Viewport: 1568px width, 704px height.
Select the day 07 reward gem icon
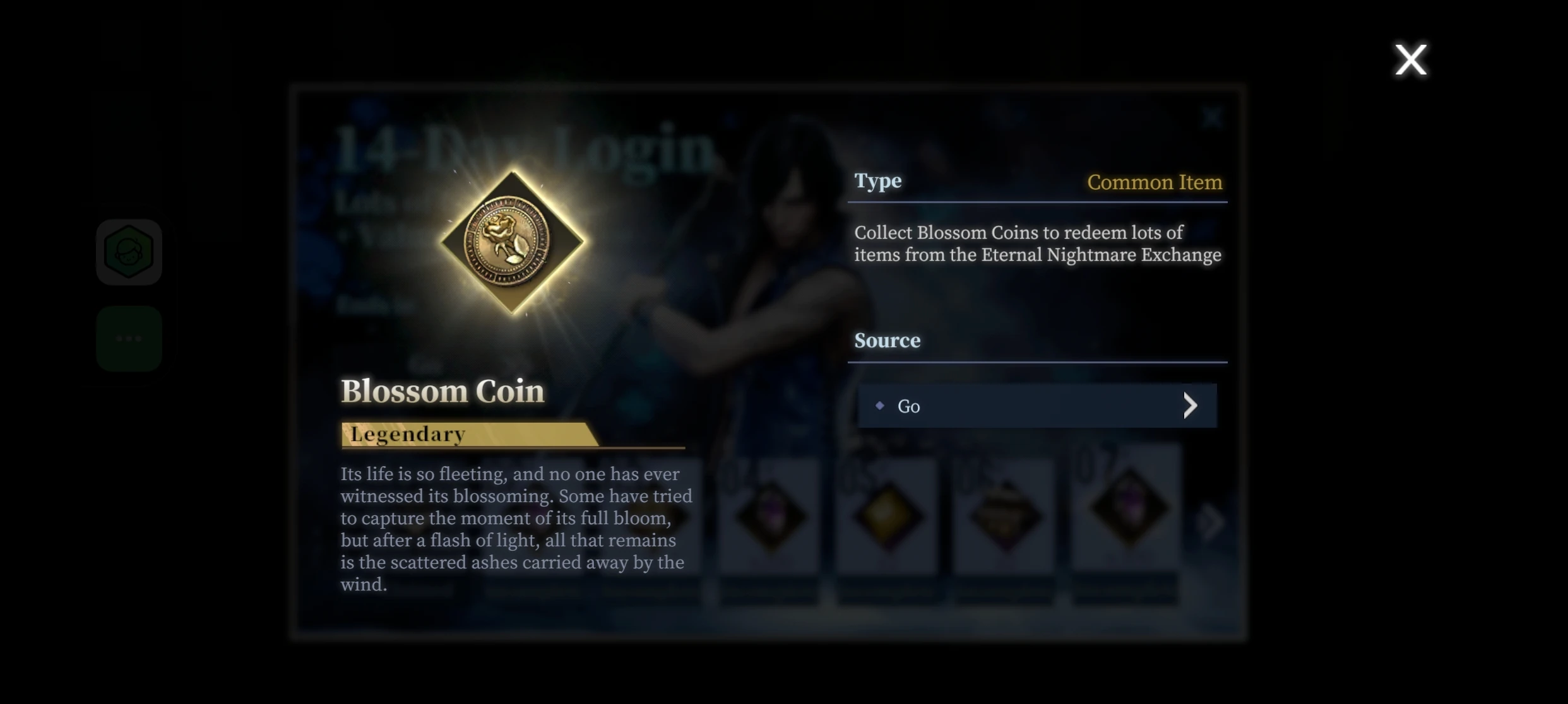pos(1124,514)
